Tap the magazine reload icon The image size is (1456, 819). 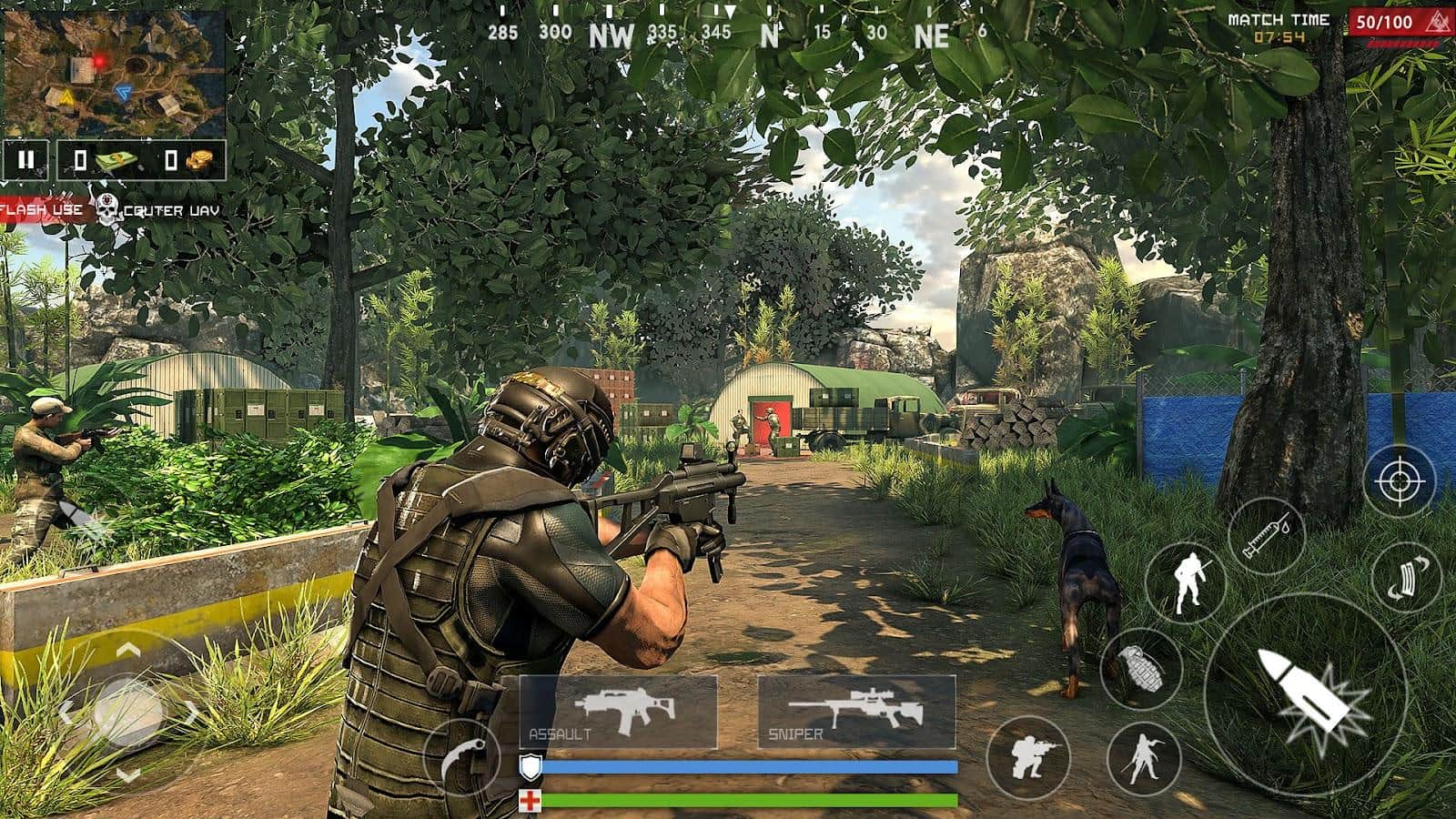coord(1405,575)
